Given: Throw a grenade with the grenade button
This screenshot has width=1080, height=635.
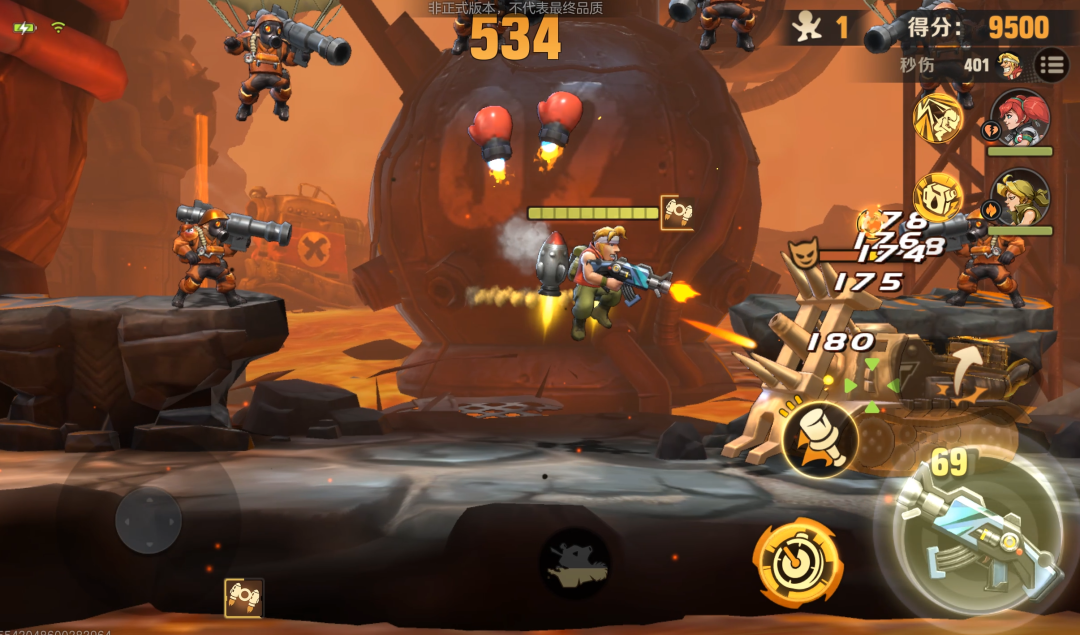Looking at the screenshot, I should pos(820,438).
